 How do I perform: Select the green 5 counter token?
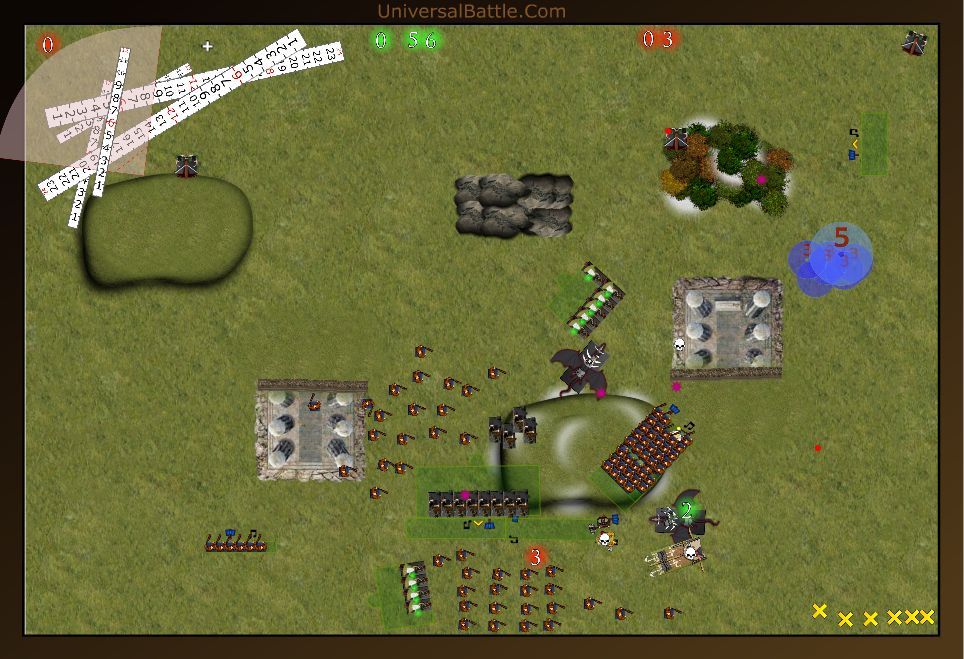click(413, 40)
